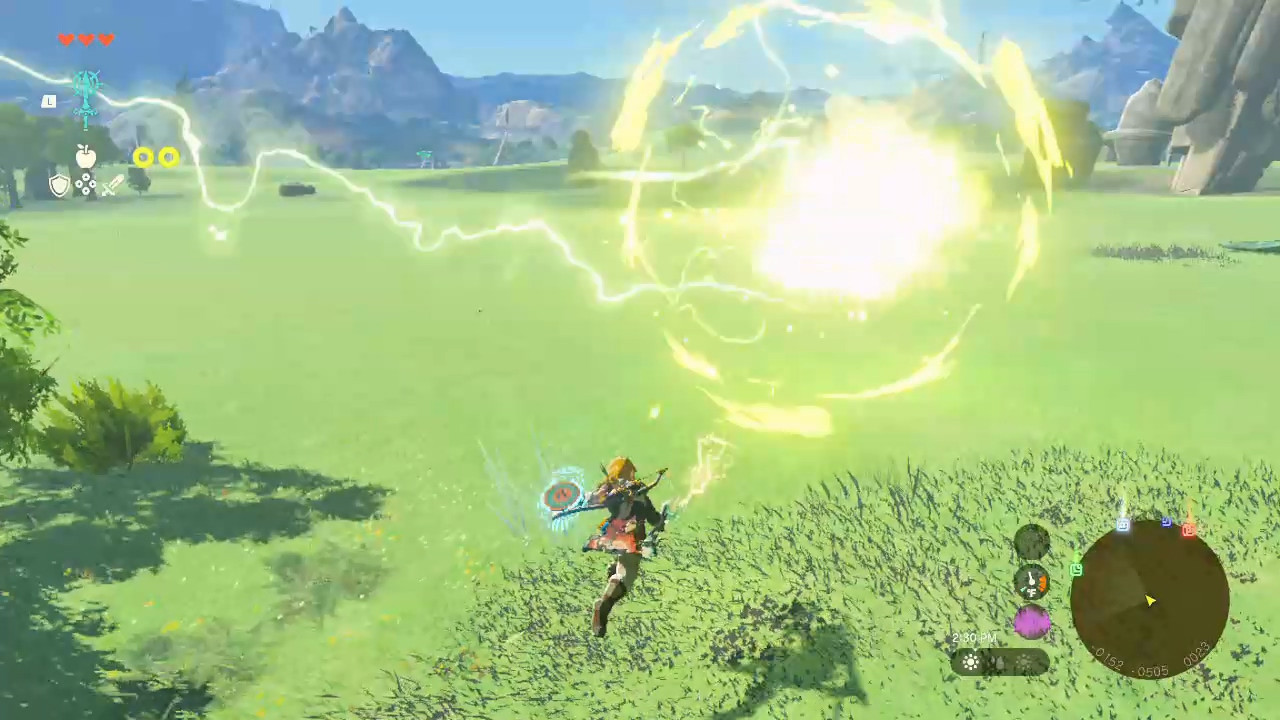The image size is (1280, 720).
Task: Click the sword weapon icon
Action: click(x=111, y=186)
